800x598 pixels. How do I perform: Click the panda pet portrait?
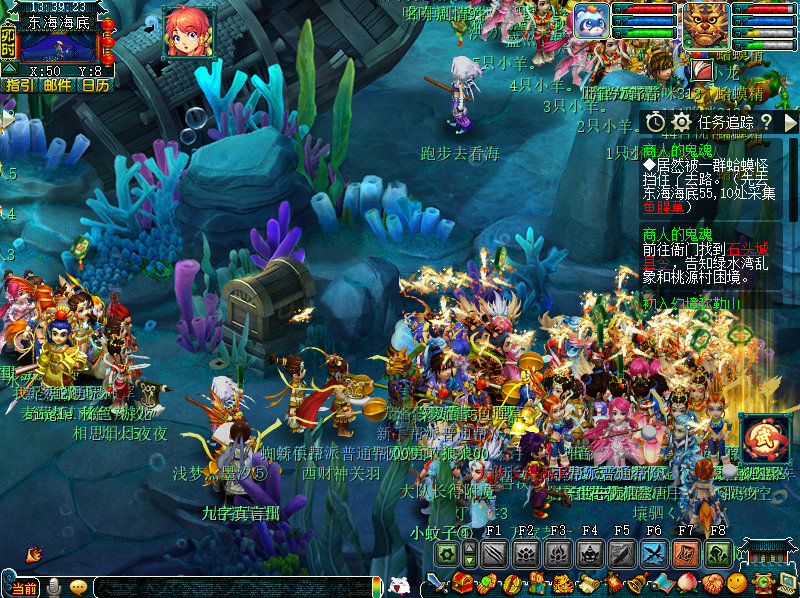(590, 21)
